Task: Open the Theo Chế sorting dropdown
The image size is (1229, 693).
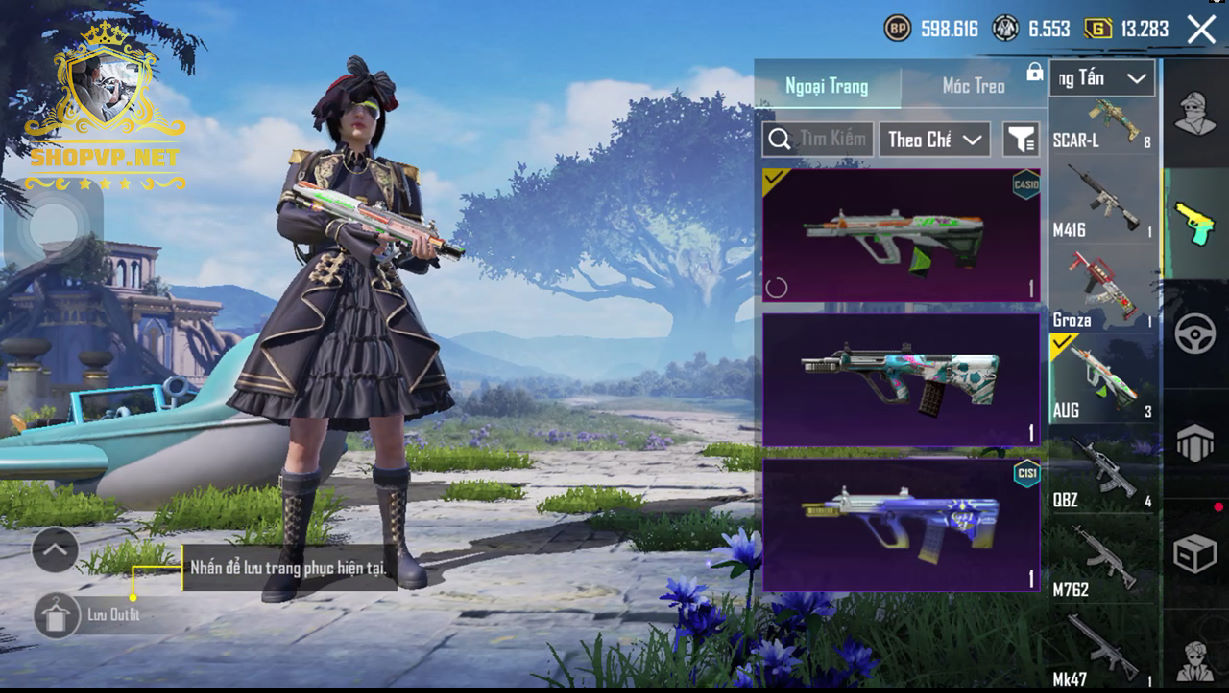Action: (x=934, y=140)
